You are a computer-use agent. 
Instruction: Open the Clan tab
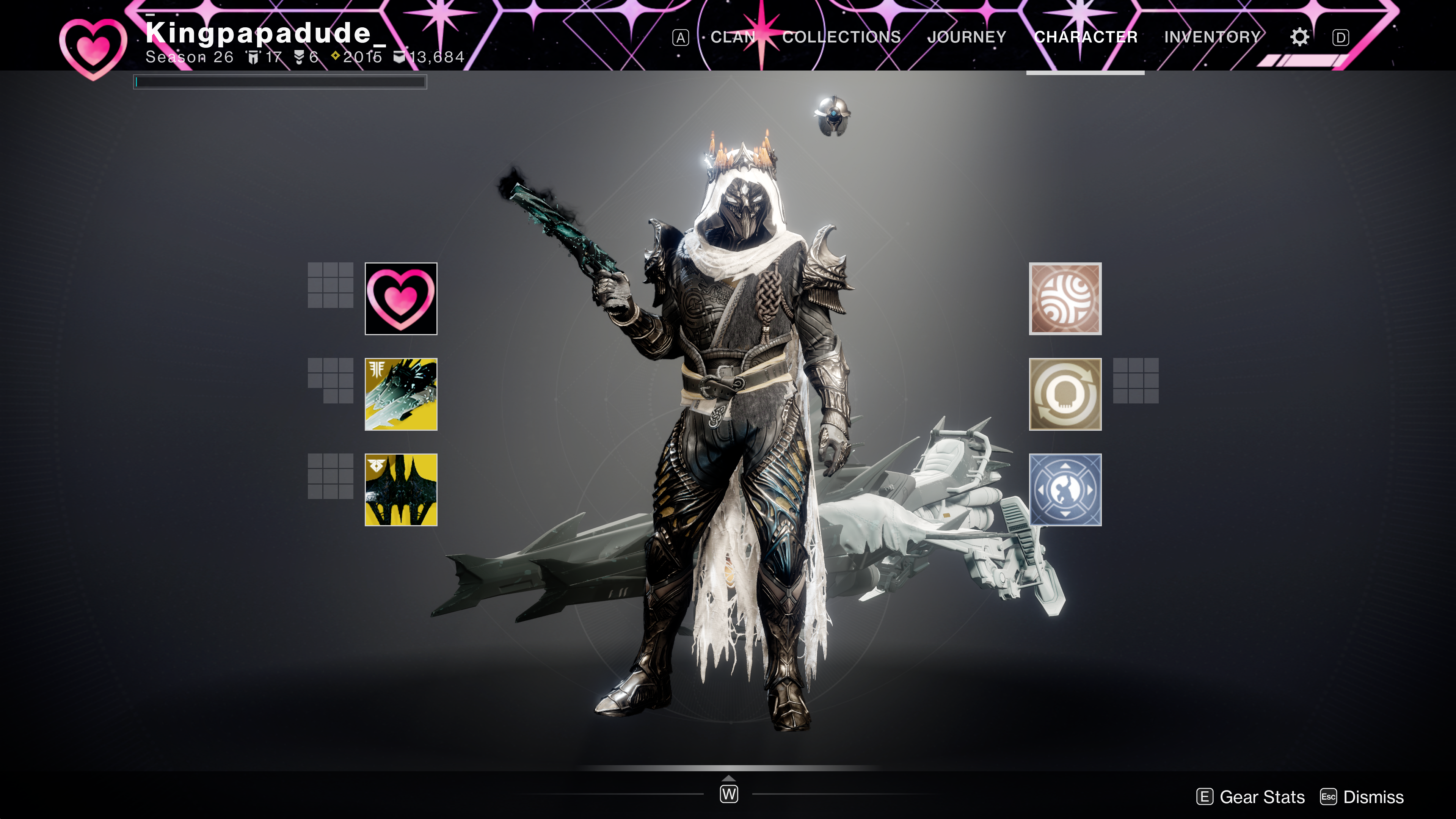pos(733,37)
